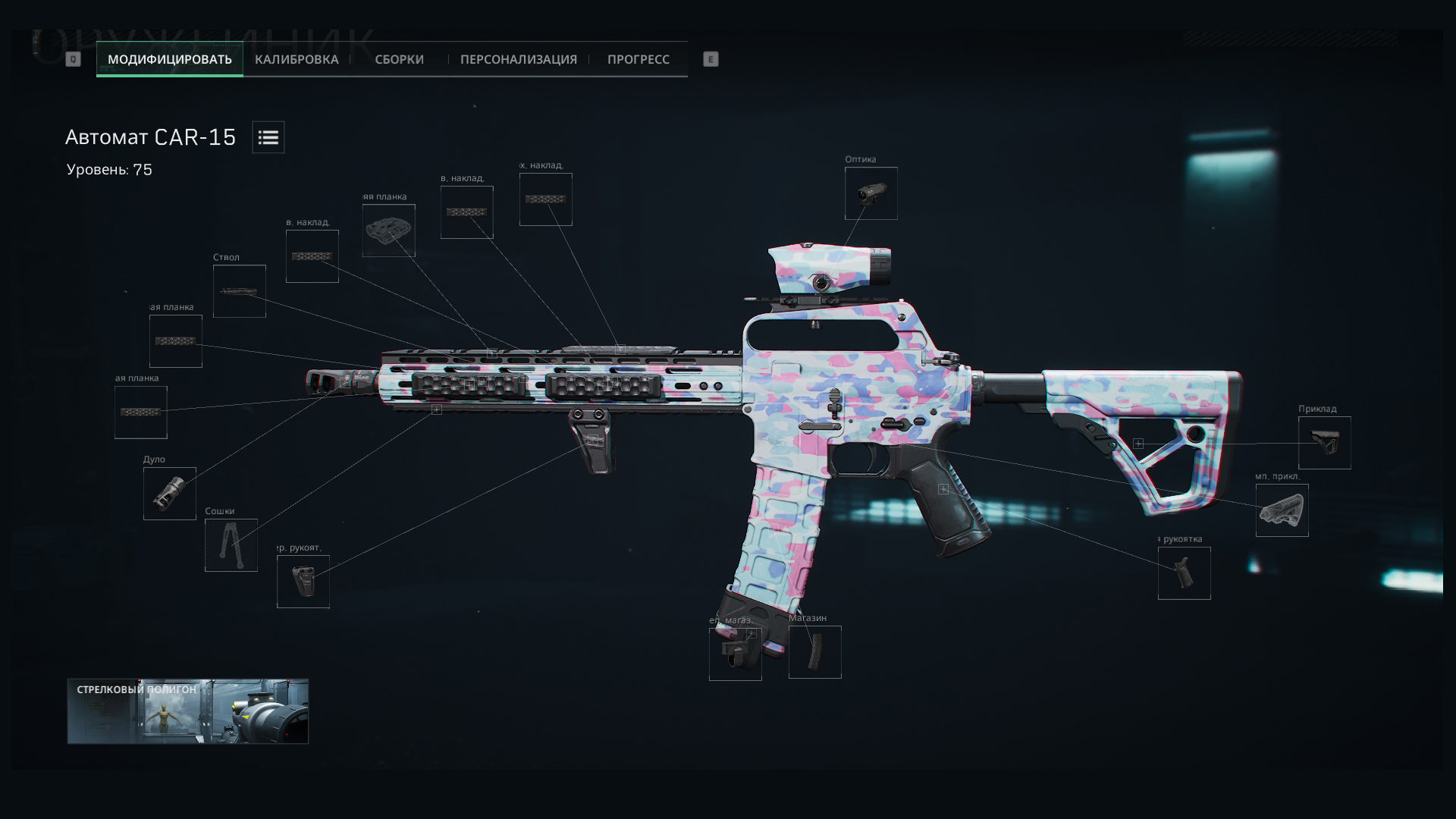Switch to the Калибровка tab
The height and width of the screenshot is (819, 1456).
297,59
